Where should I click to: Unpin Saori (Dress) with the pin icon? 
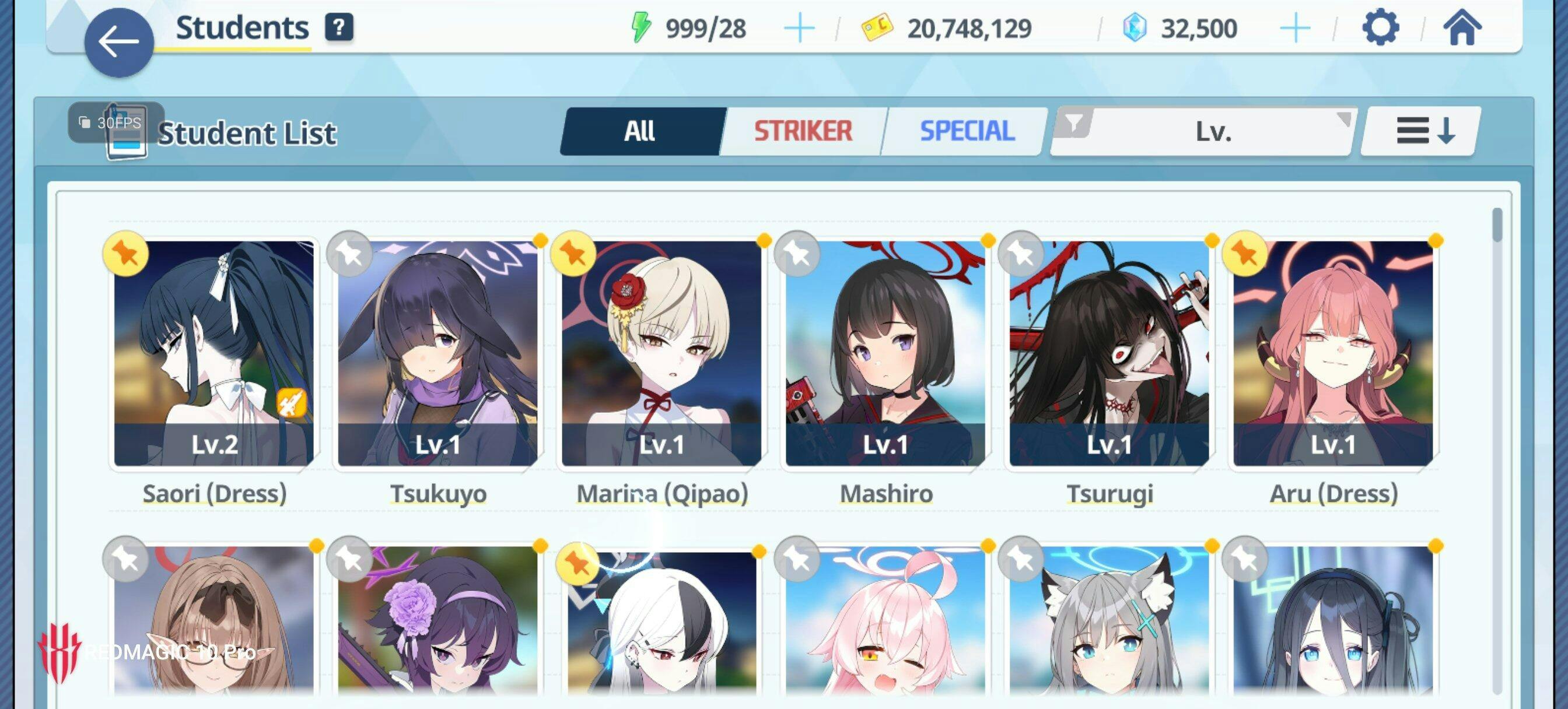click(x=125, y=254)
